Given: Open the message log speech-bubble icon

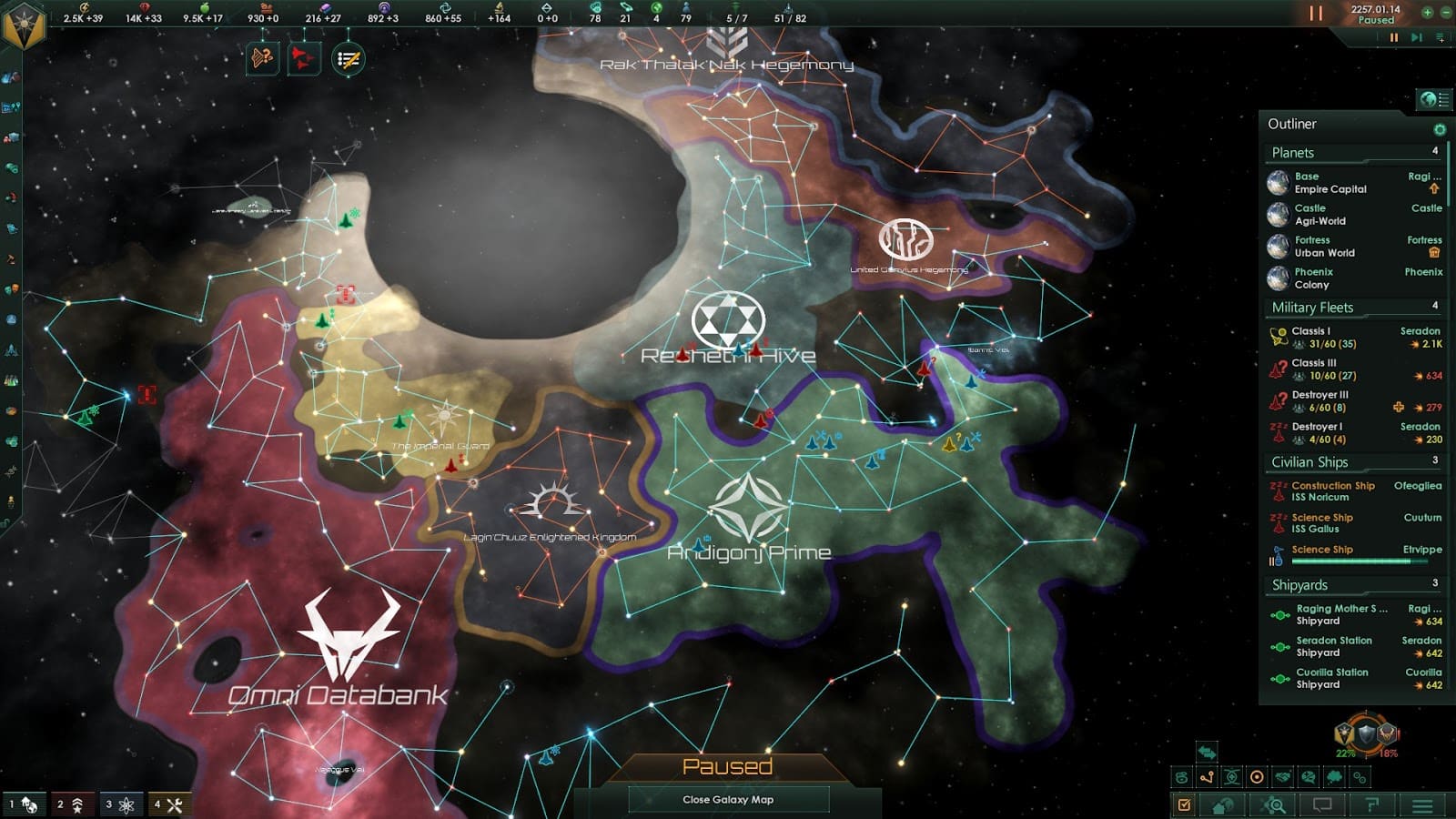Looking at the screenshot, I should click(1321, 804).
